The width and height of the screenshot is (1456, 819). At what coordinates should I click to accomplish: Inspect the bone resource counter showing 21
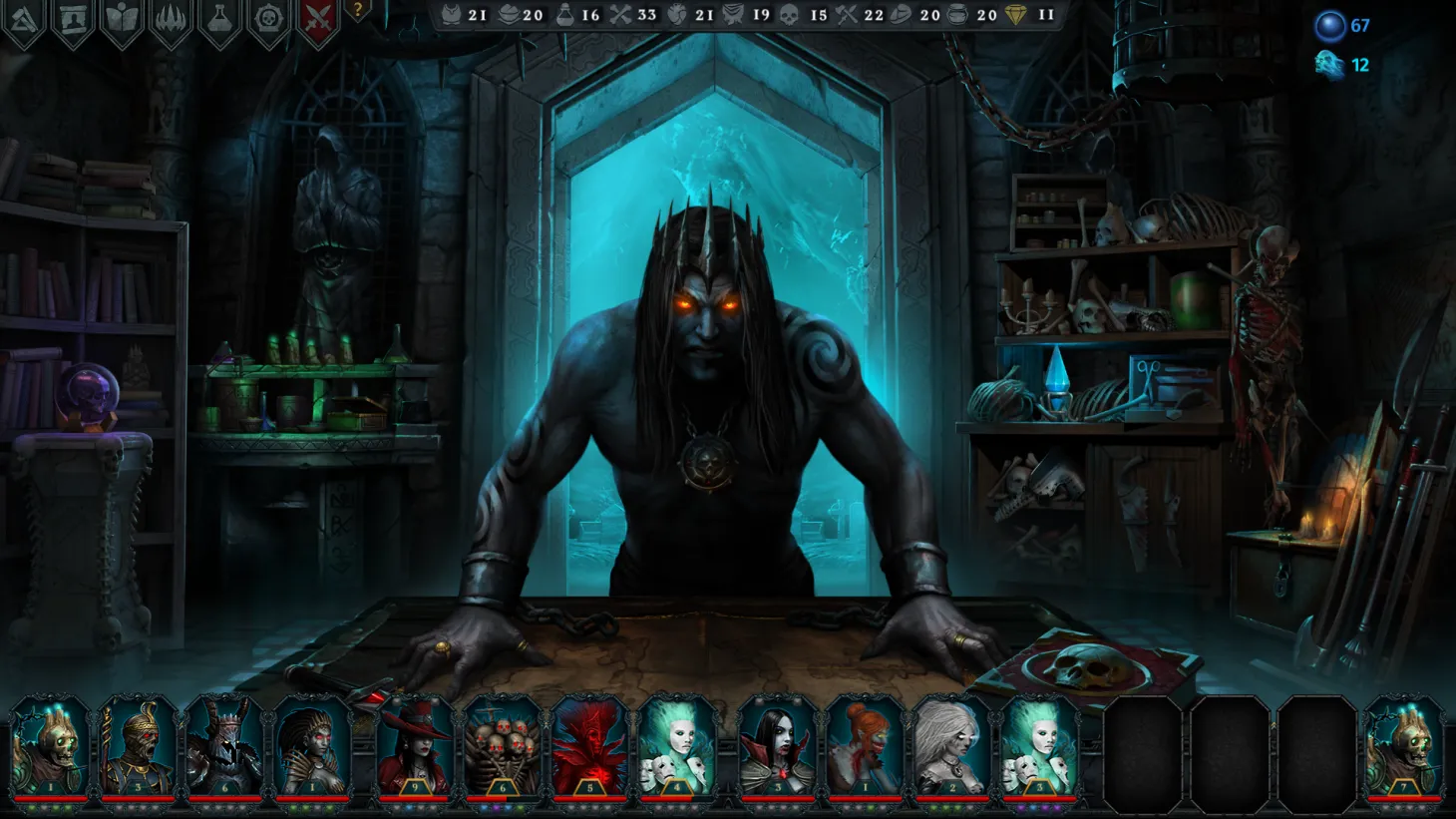(452, 15)
